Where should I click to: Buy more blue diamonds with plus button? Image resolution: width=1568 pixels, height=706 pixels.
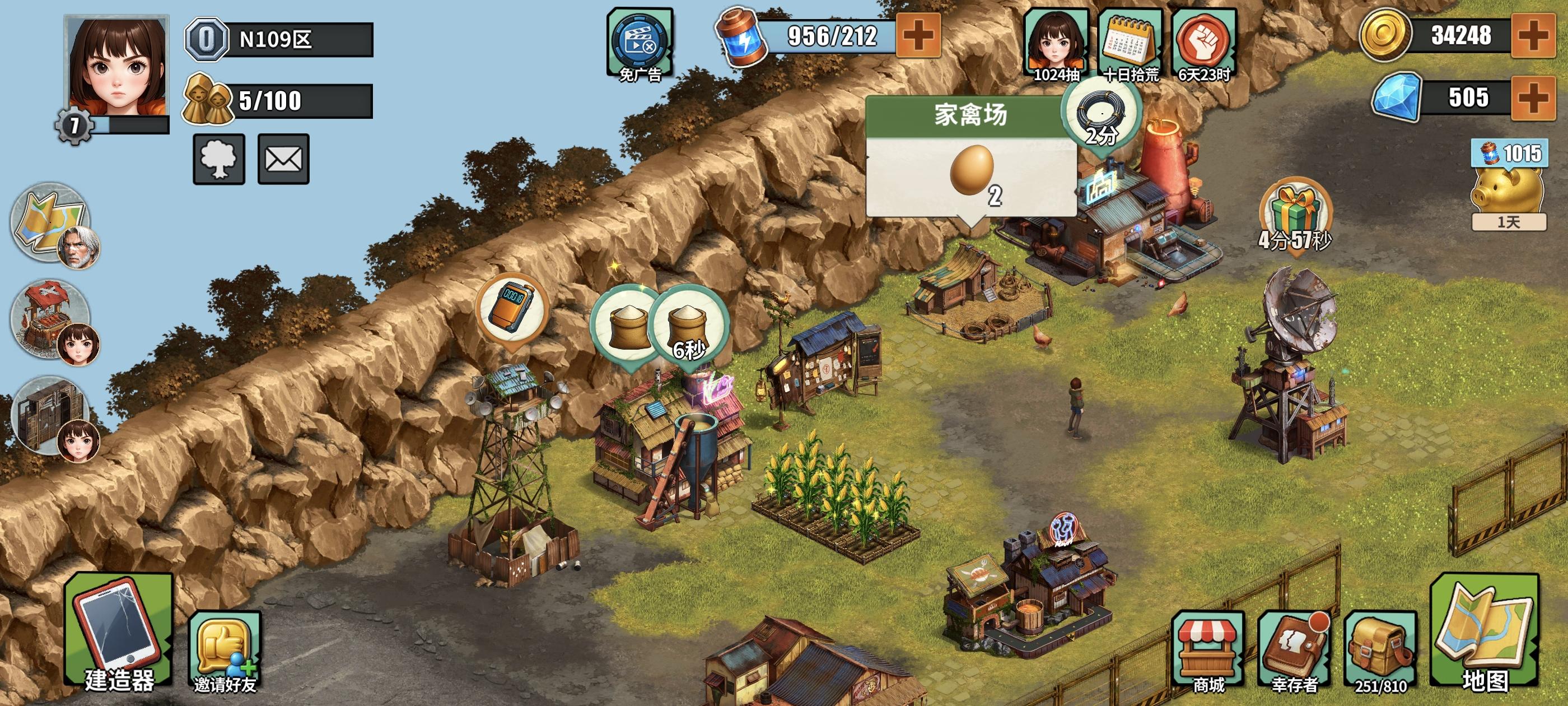click(x=1533, y=97)
